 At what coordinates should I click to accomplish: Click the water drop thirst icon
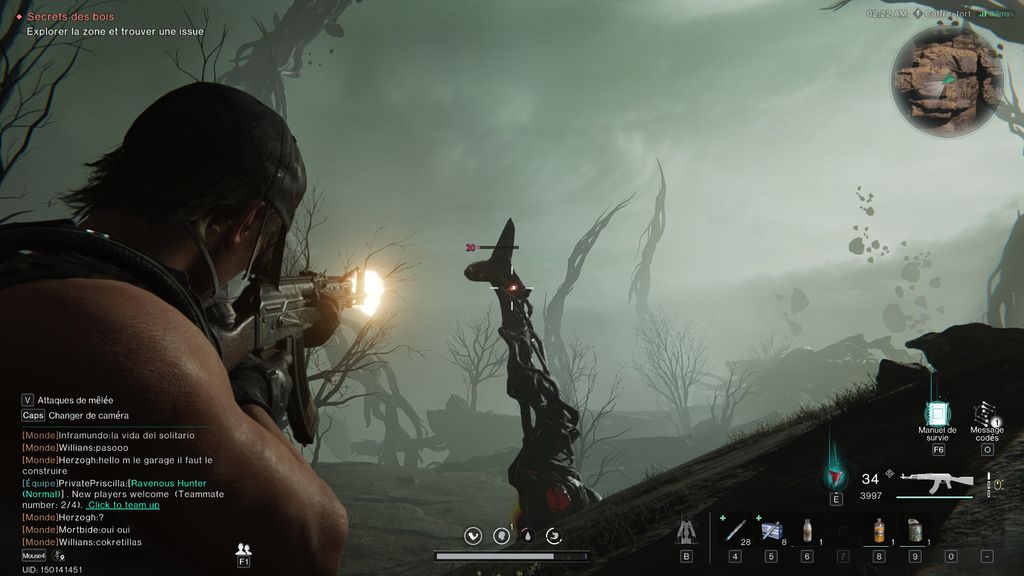click(527, 536)
